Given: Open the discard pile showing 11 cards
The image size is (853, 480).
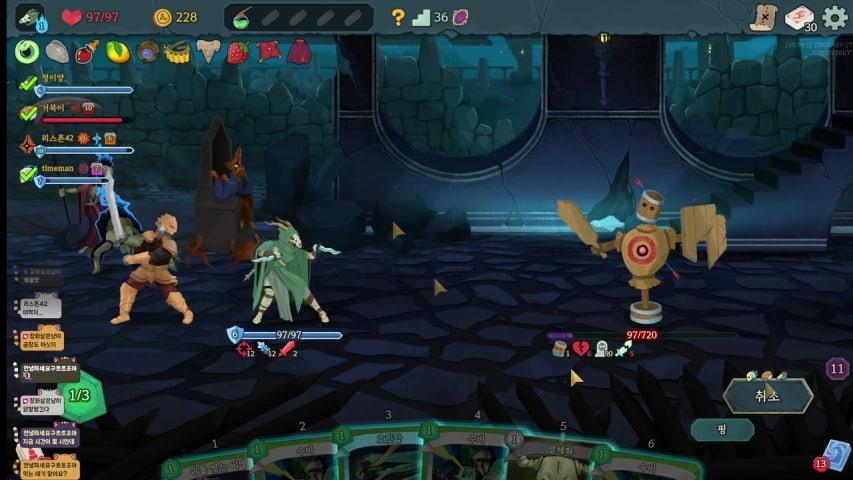Looking at the screenshot, I should click(837, 368).
